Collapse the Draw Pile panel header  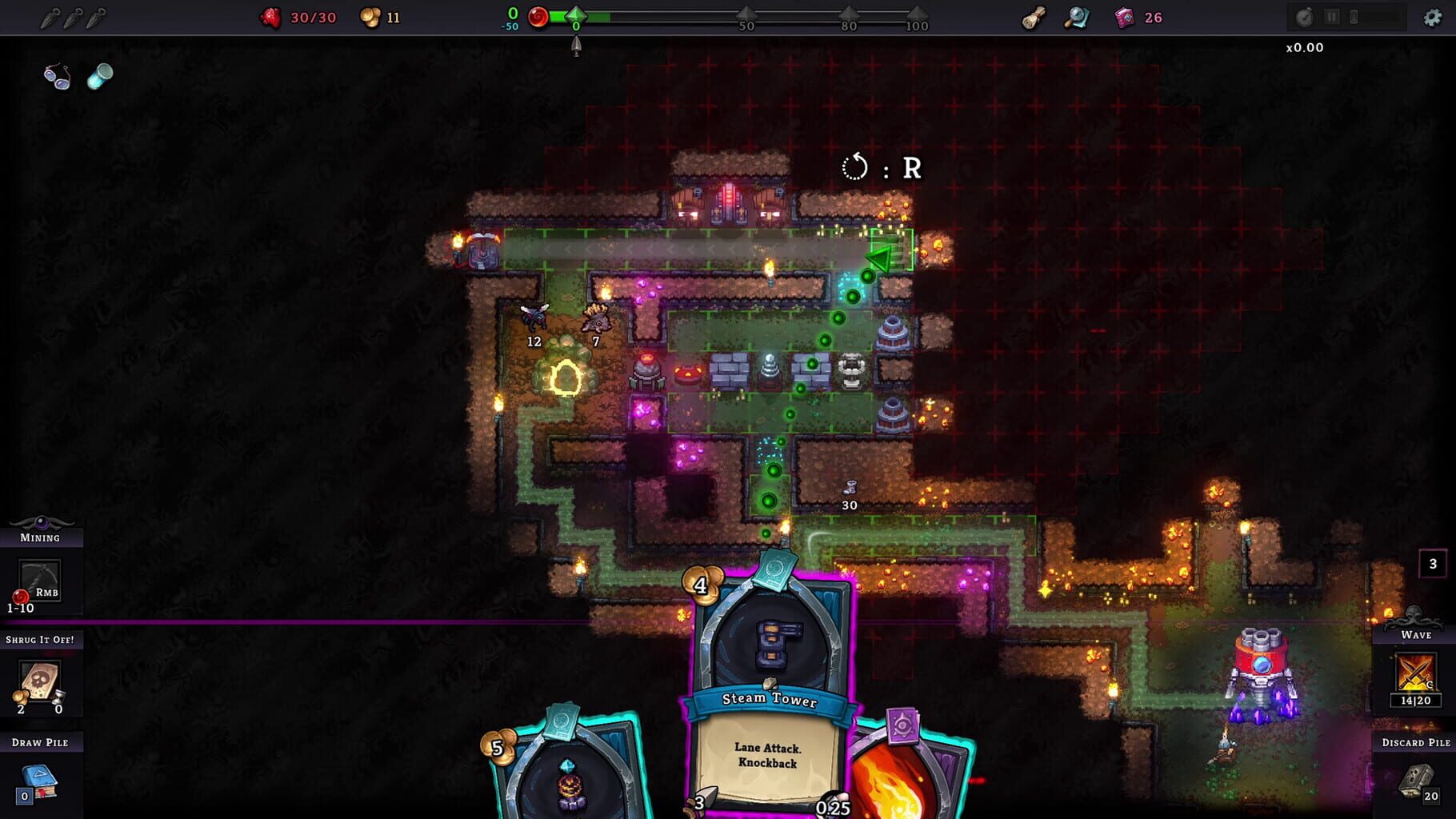[x=42, y=742]
